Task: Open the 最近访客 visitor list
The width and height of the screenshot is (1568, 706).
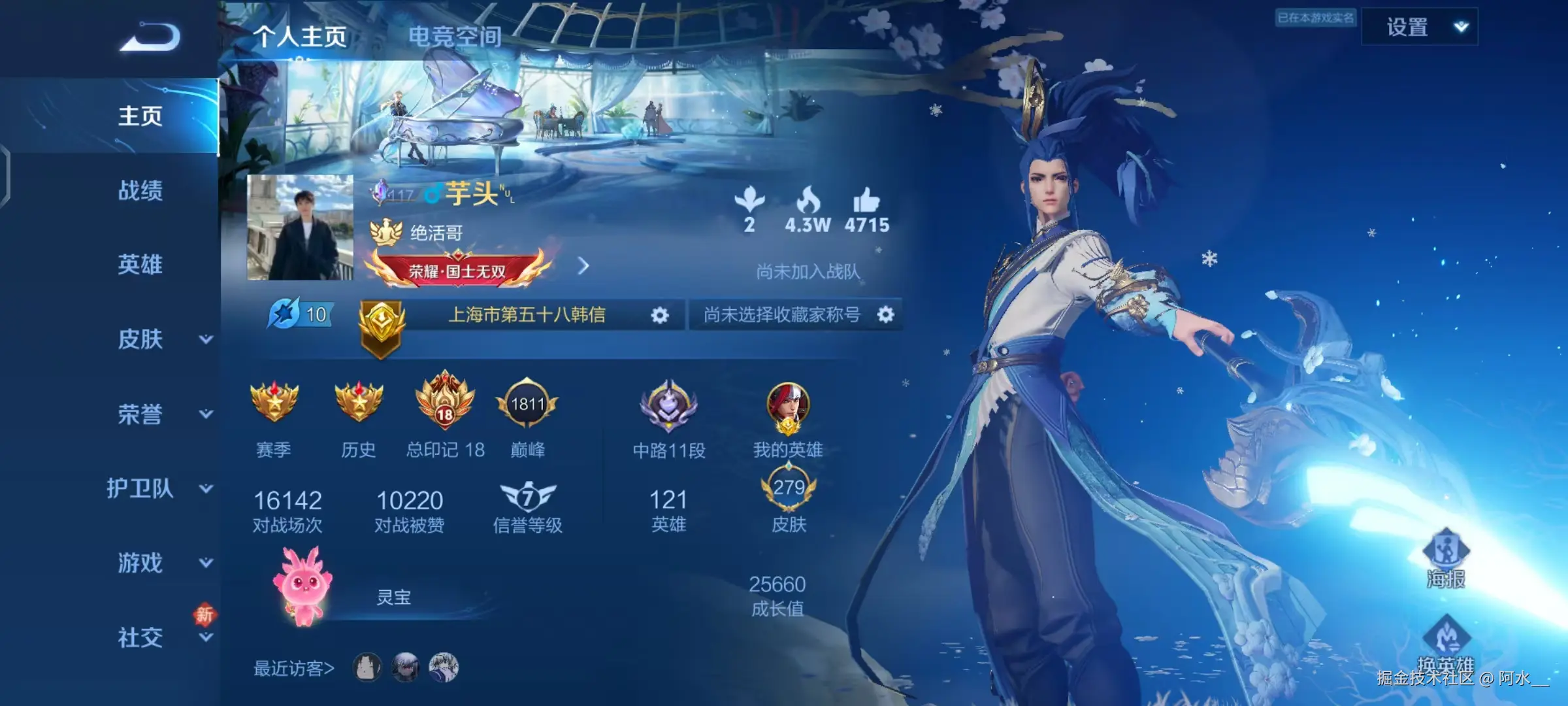Action: [293, 668]
